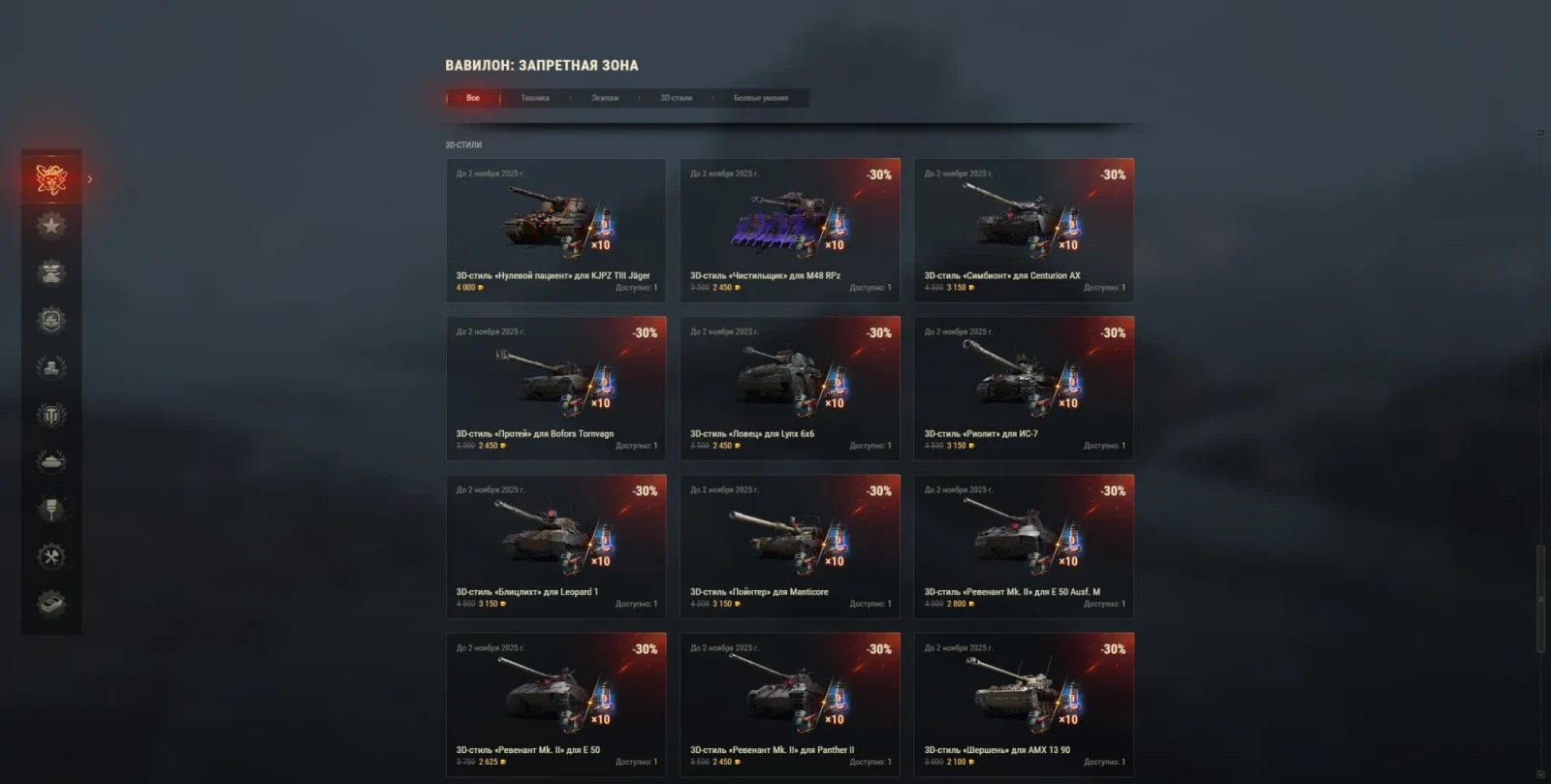1551x784 pixels.
Task: Select «Ревенант Mk. II» style for Panther II
Action: pos(790,705)
